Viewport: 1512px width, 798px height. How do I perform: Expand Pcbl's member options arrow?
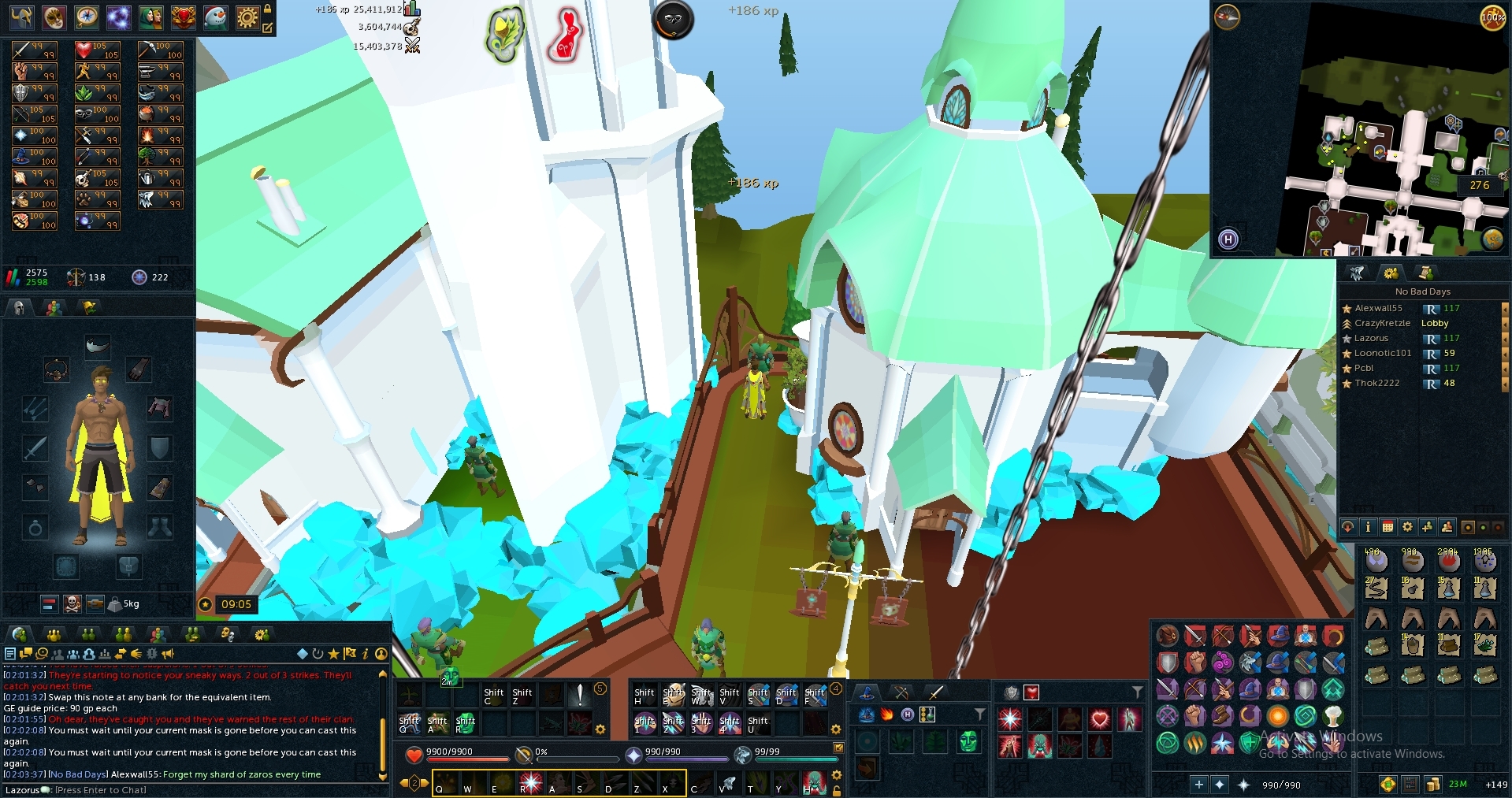coord(1505,369)
